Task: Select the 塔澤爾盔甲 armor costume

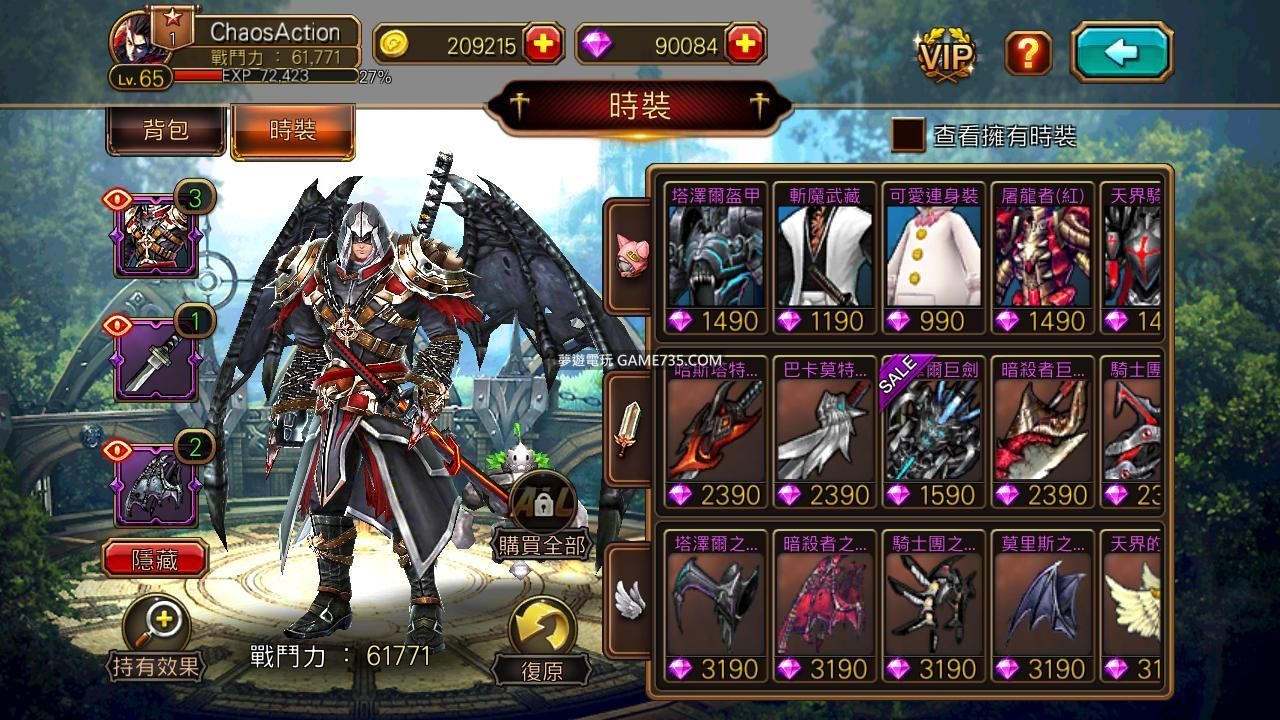Action: point(716,258)
